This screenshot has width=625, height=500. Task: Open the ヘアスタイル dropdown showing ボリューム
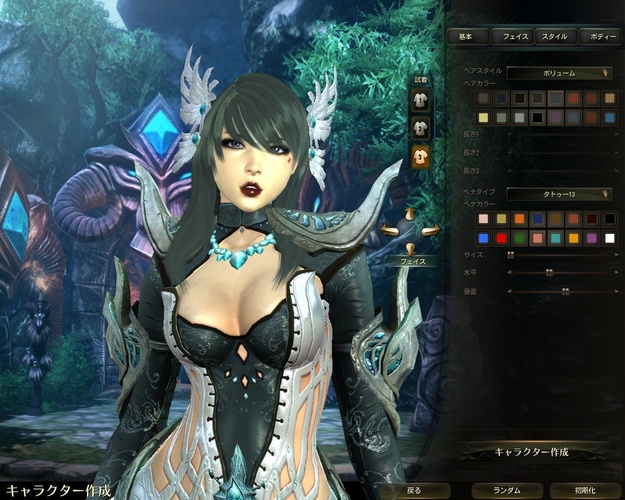tap(560, 72)
